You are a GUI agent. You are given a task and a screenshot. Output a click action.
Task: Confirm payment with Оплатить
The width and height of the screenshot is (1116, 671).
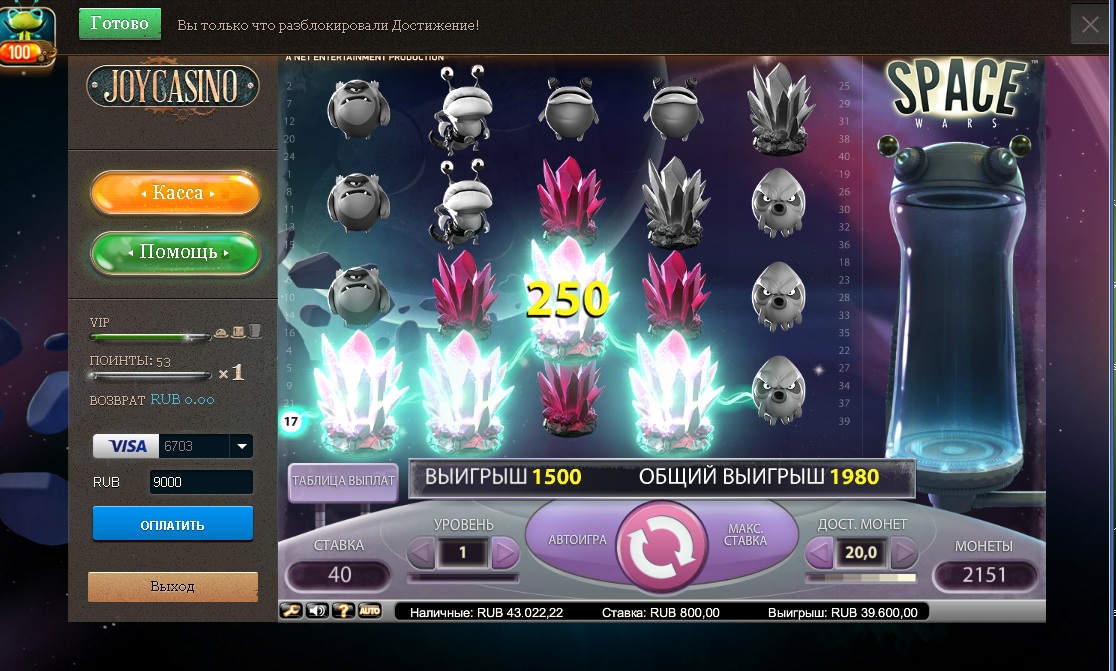coord(172,524)
